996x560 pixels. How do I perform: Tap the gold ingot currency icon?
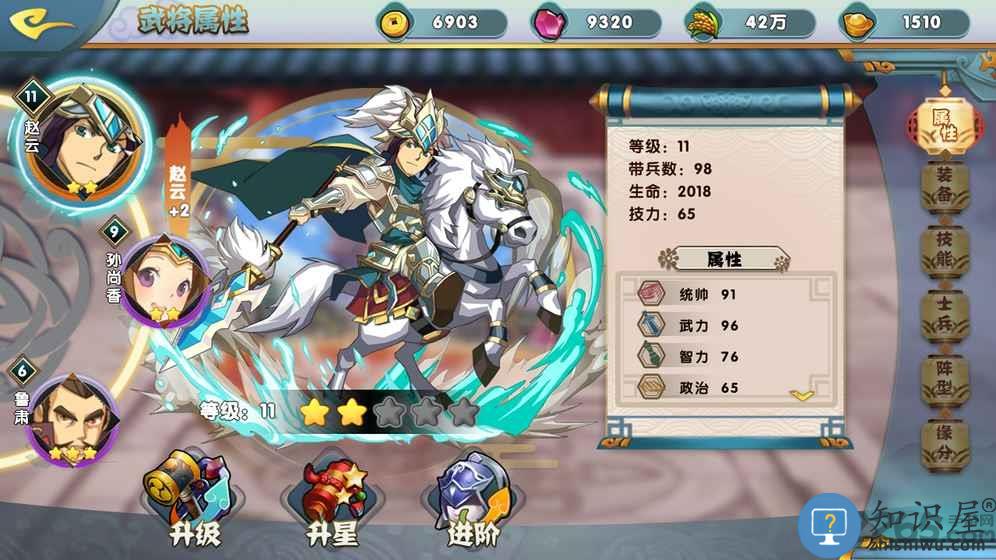click(857, 22)
